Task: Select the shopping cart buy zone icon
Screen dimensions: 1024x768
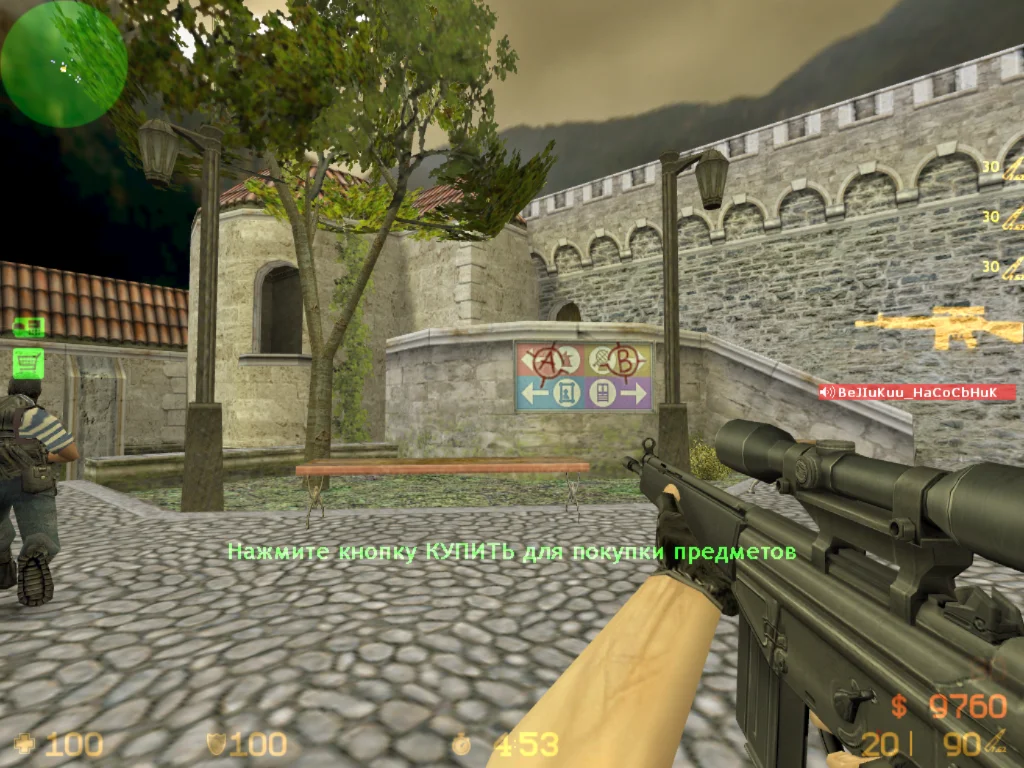Action: [27, 361]
